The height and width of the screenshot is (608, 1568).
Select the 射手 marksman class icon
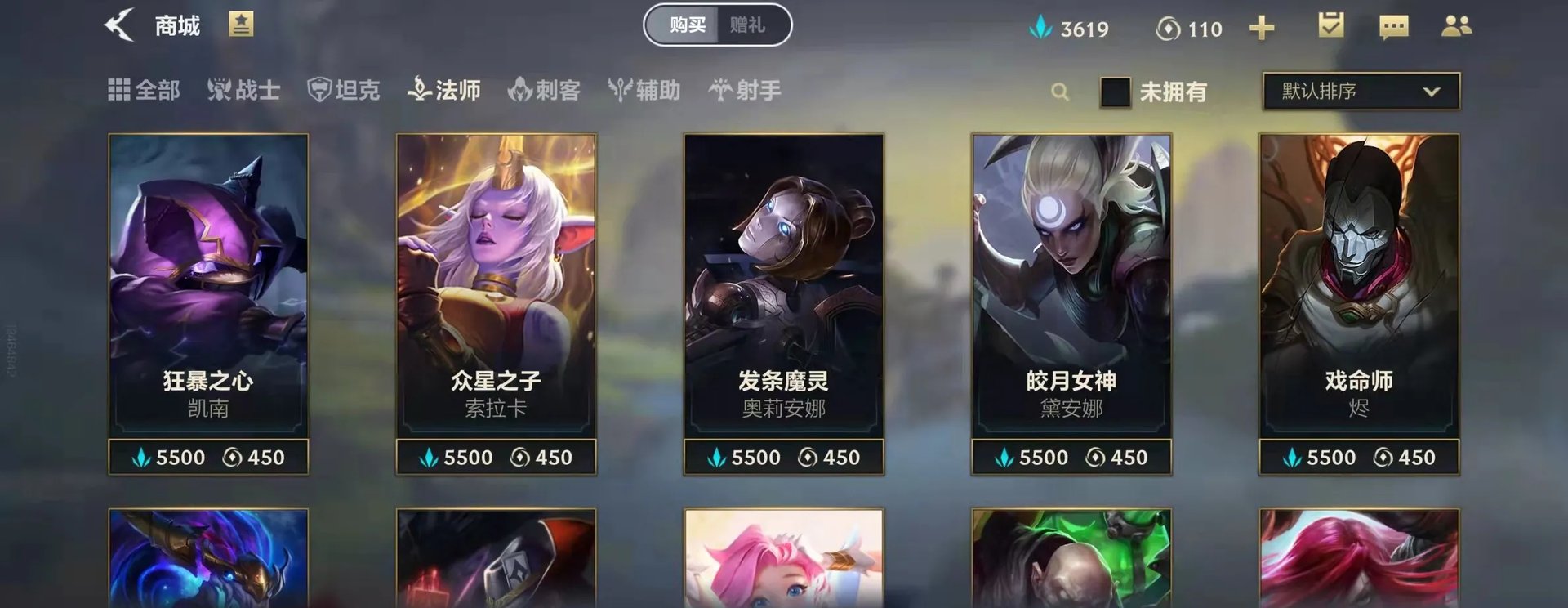pos(745,92)
